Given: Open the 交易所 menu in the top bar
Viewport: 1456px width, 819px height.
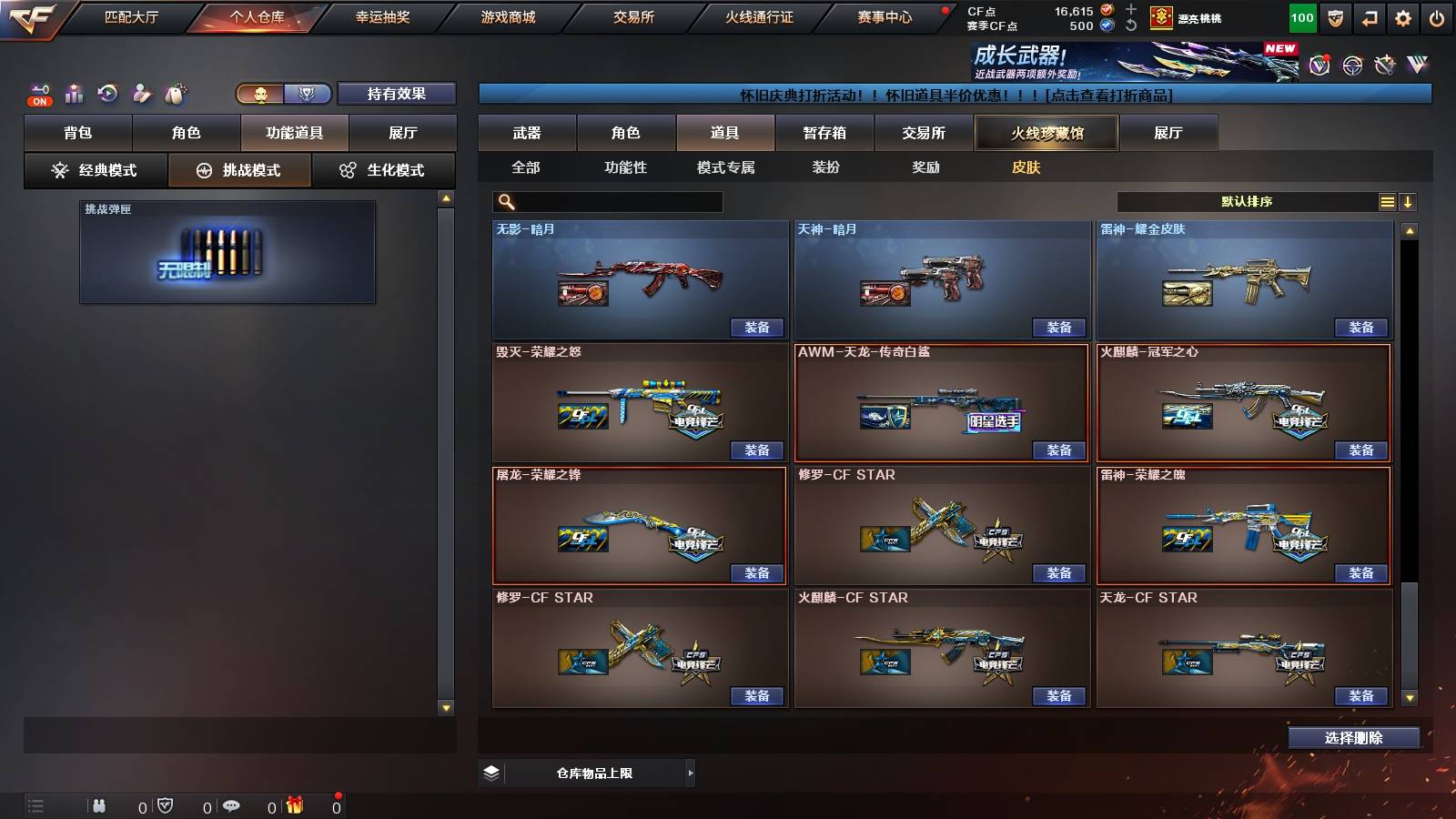Looking at the screenshot, I should [x=632, y=16].
